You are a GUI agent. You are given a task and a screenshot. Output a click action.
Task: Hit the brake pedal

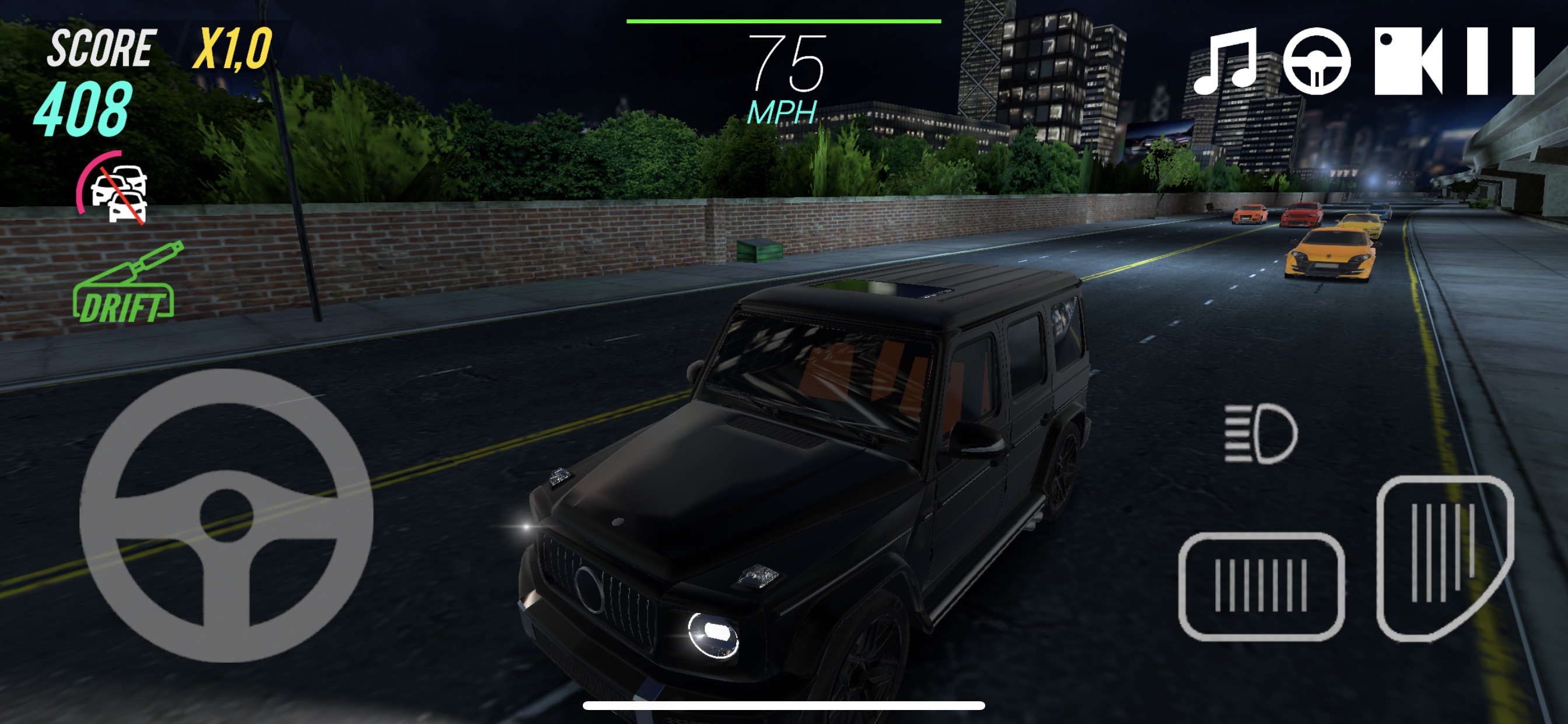[x=1261, y=586]
